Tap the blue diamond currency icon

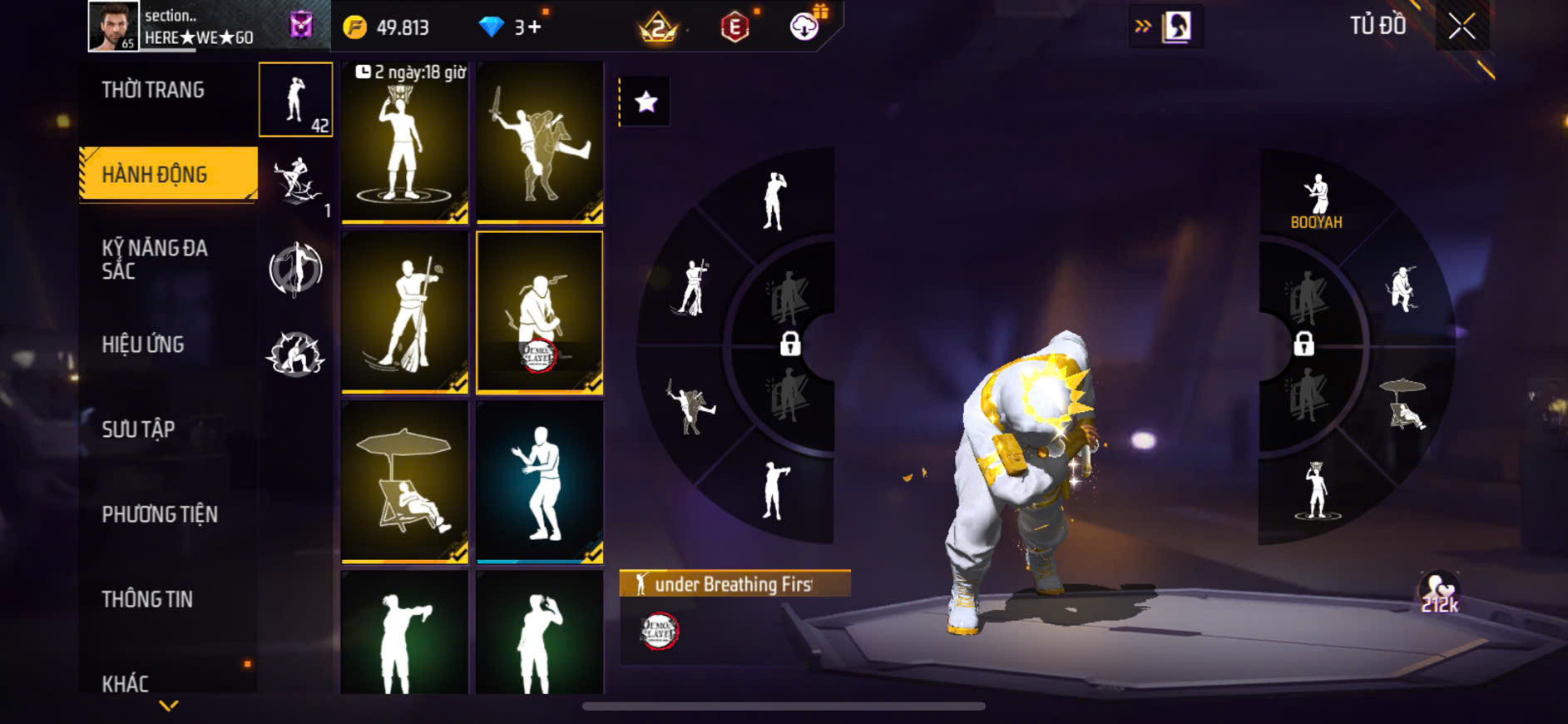click(491, 27)
